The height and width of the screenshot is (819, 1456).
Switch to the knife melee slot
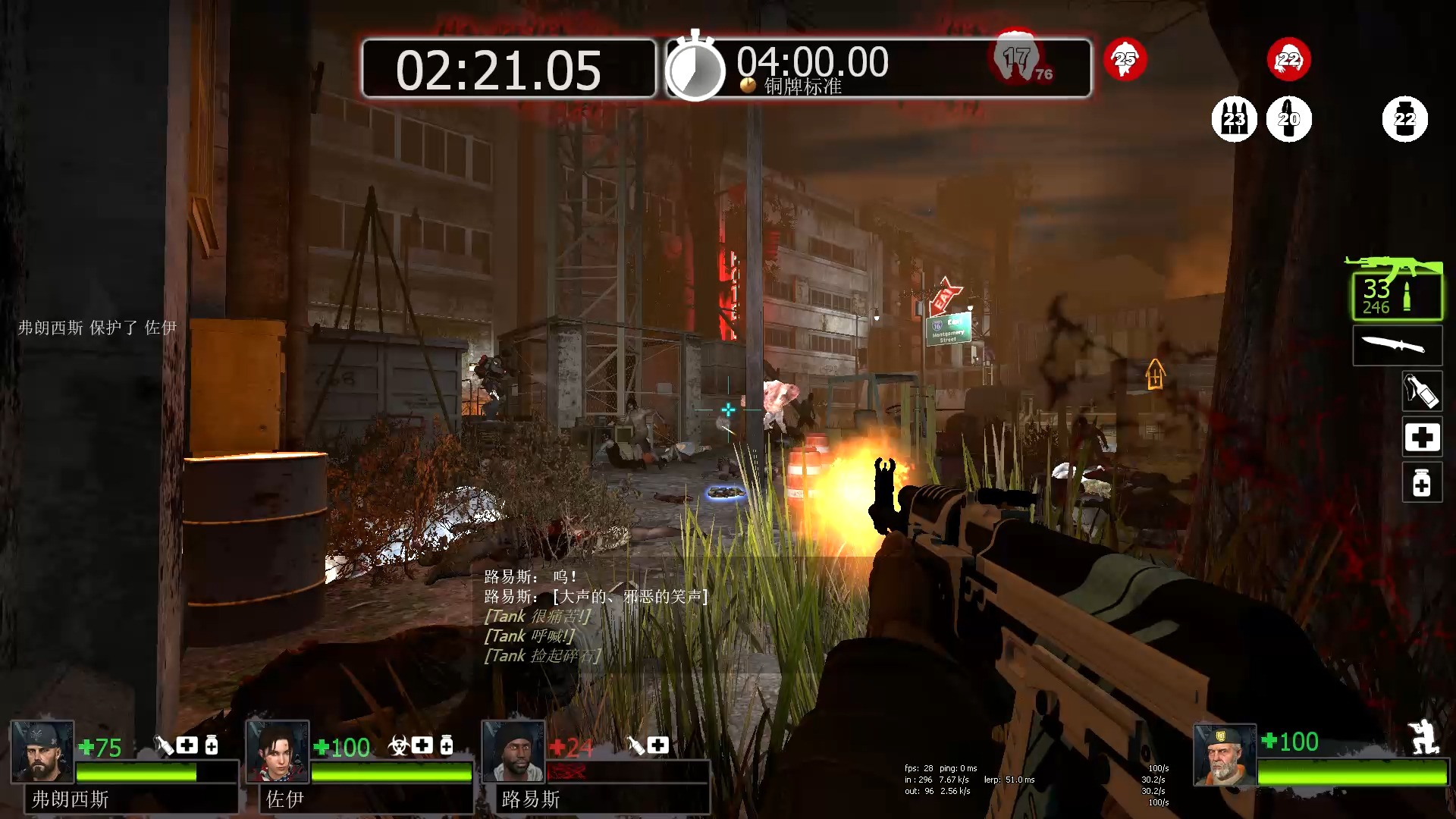1397,346
